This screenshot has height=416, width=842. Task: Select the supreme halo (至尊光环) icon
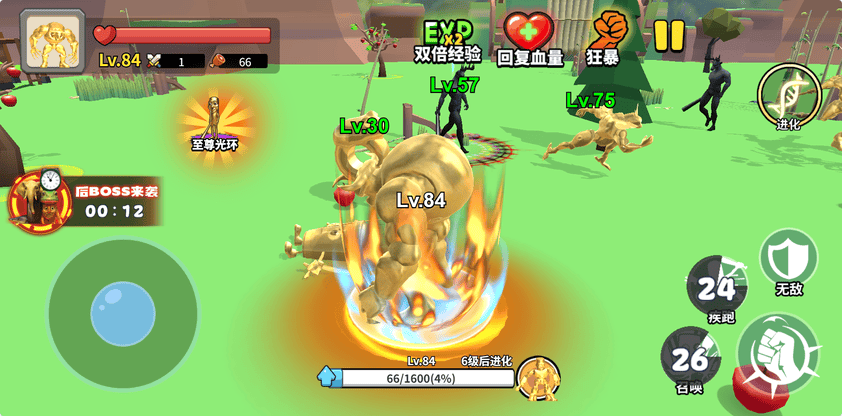point(214,123)
